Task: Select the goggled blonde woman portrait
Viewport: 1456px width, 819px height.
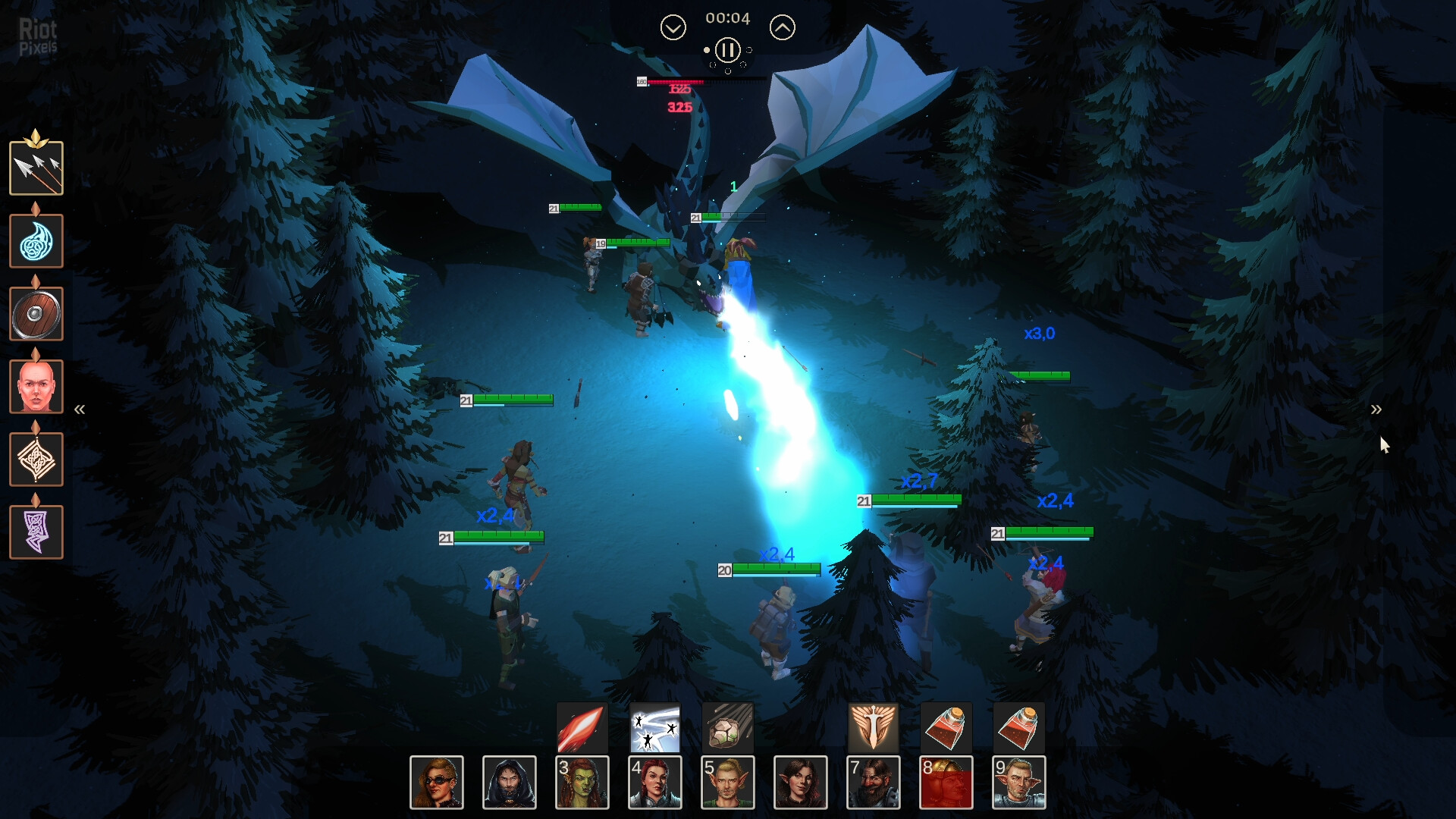Action: click(437, 783)
